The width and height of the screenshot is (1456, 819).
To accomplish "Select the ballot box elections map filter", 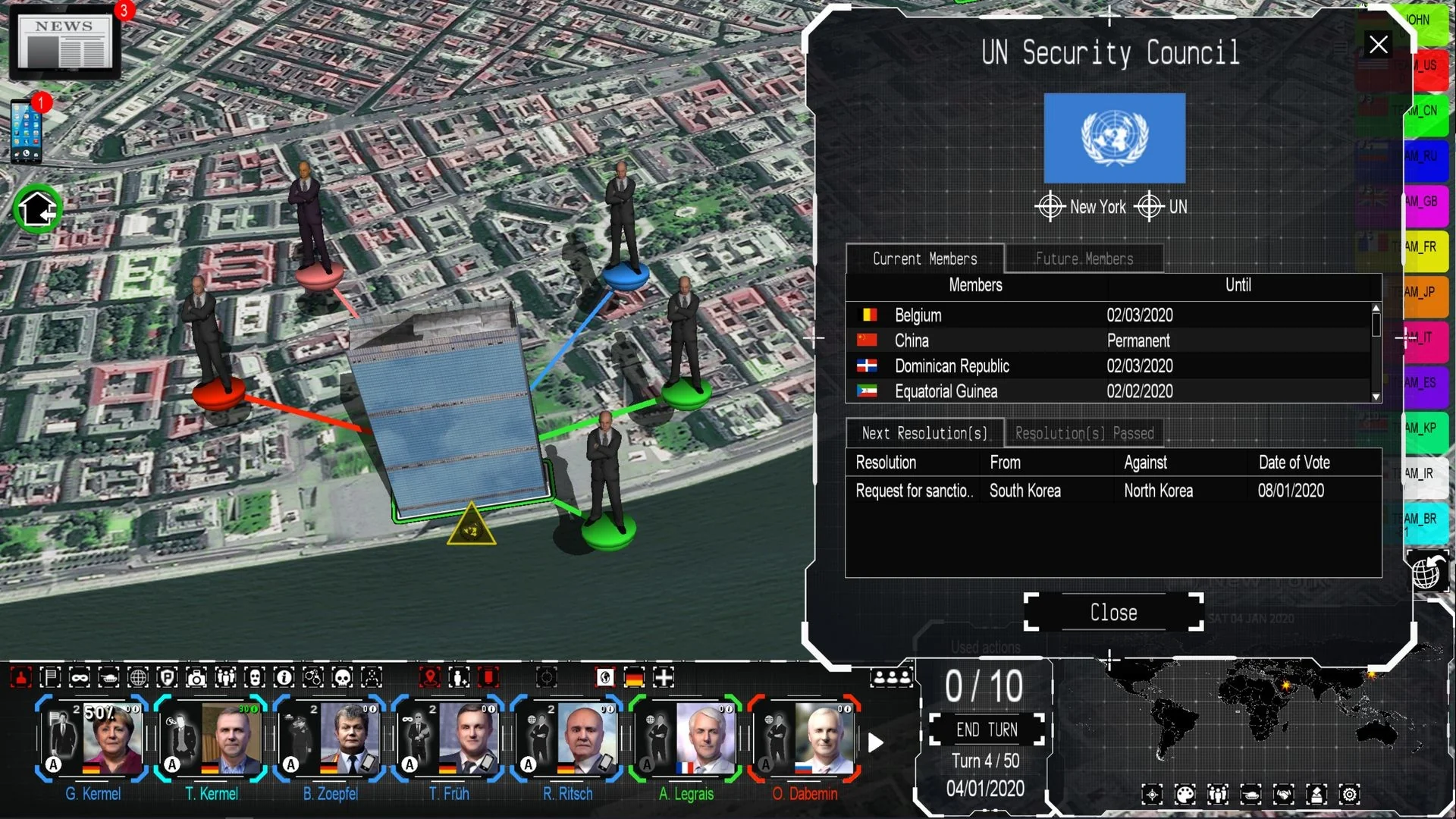I will tap(1317, 794).
